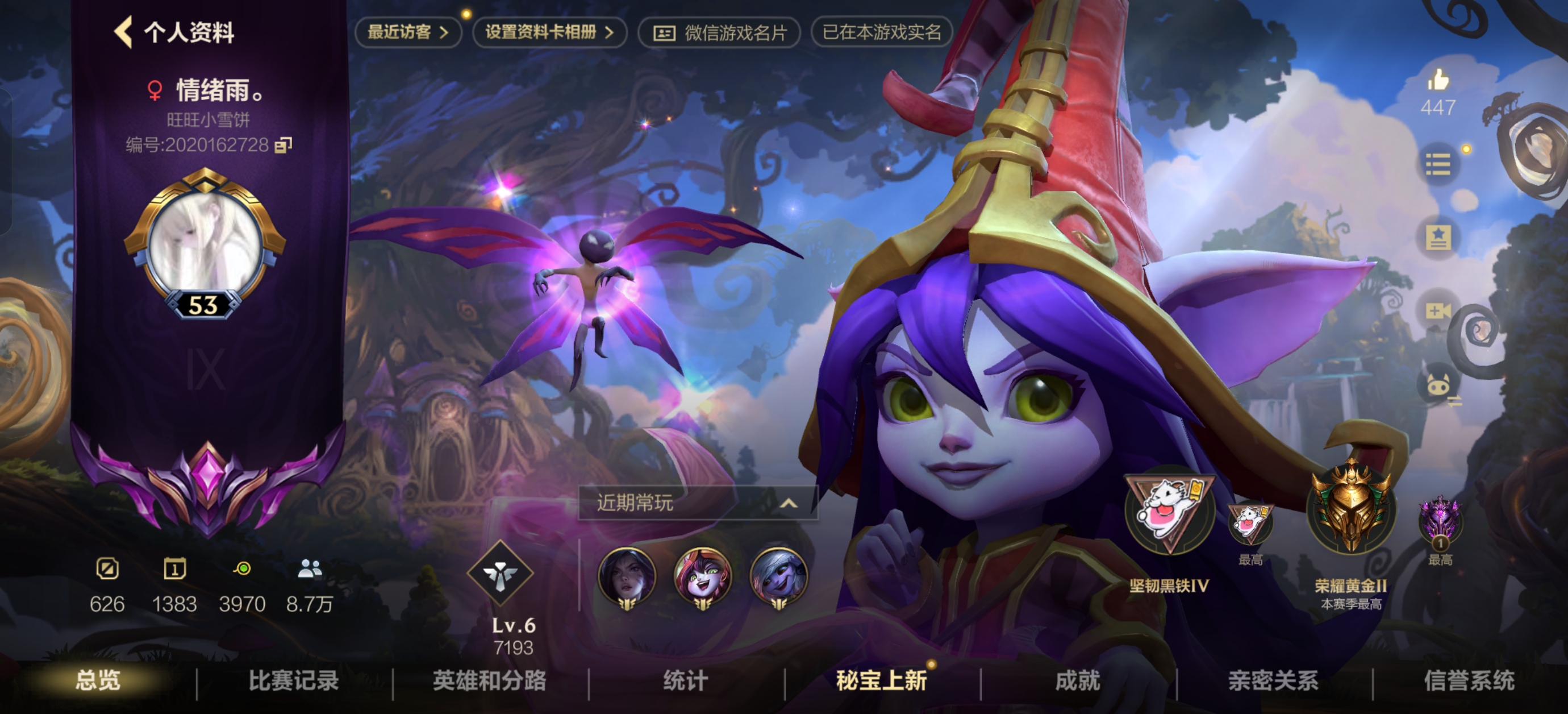Screen dimensions: 1568x714
Task: Open the list menu icon on the right sidebar
Action: pos(1438,163)
